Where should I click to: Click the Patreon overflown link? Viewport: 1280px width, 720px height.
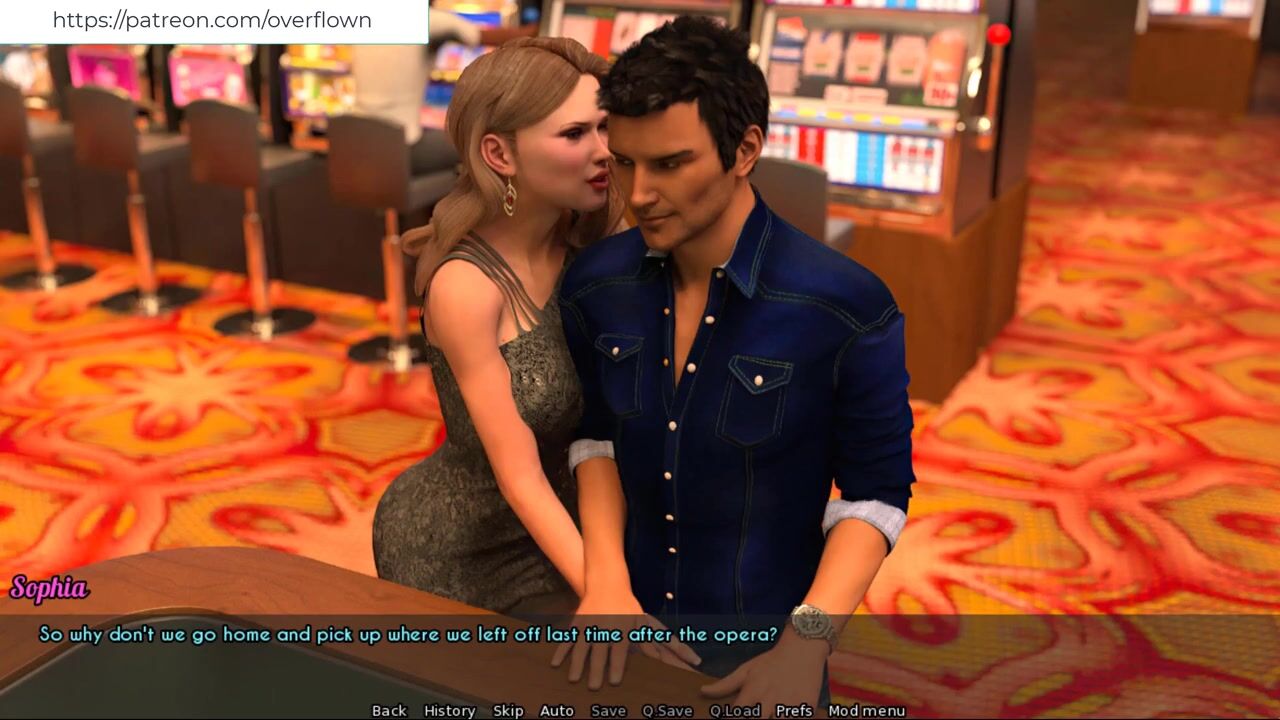pos(212,20)
